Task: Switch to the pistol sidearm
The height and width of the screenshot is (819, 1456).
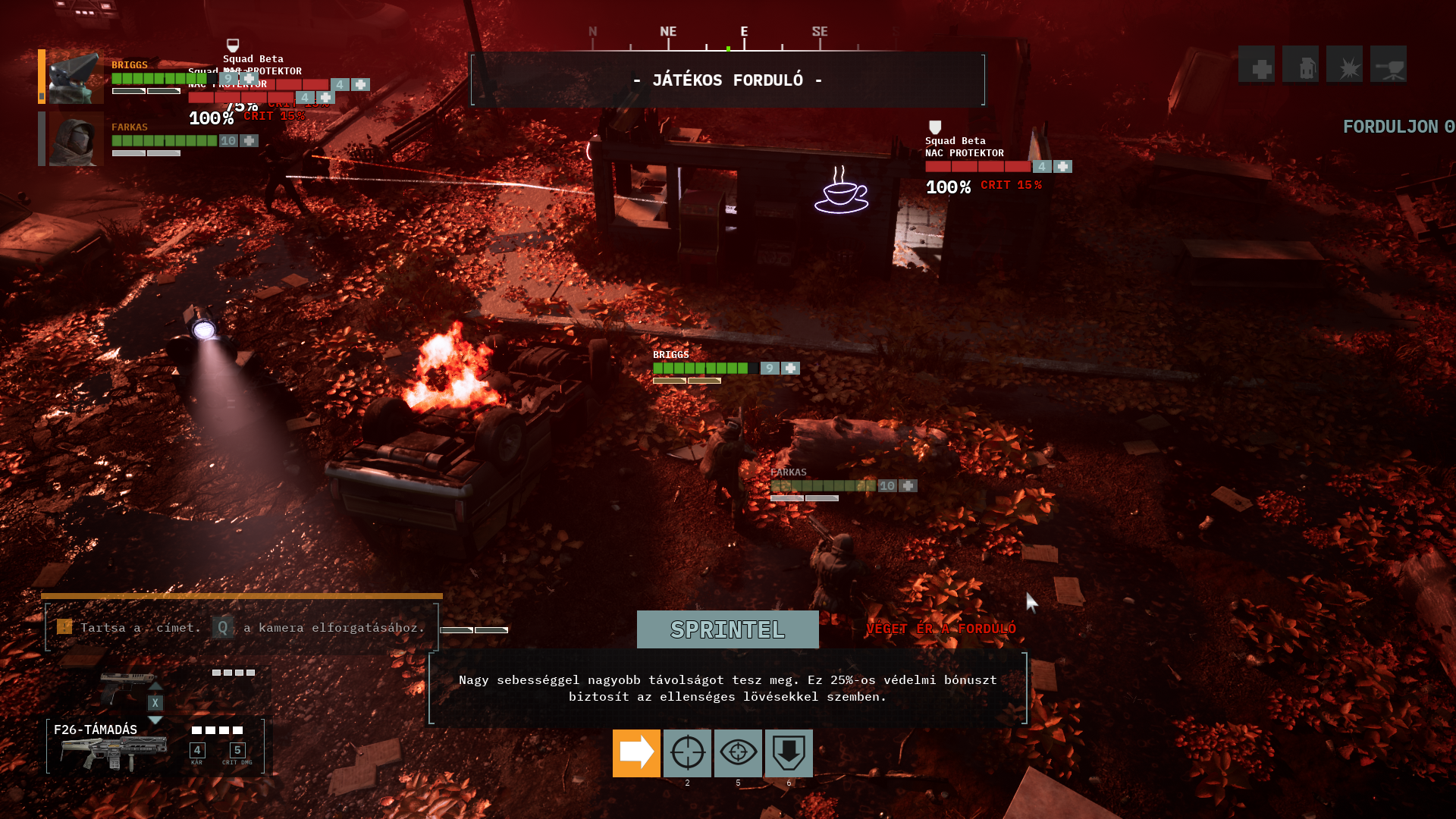Action: pos(127,686)
